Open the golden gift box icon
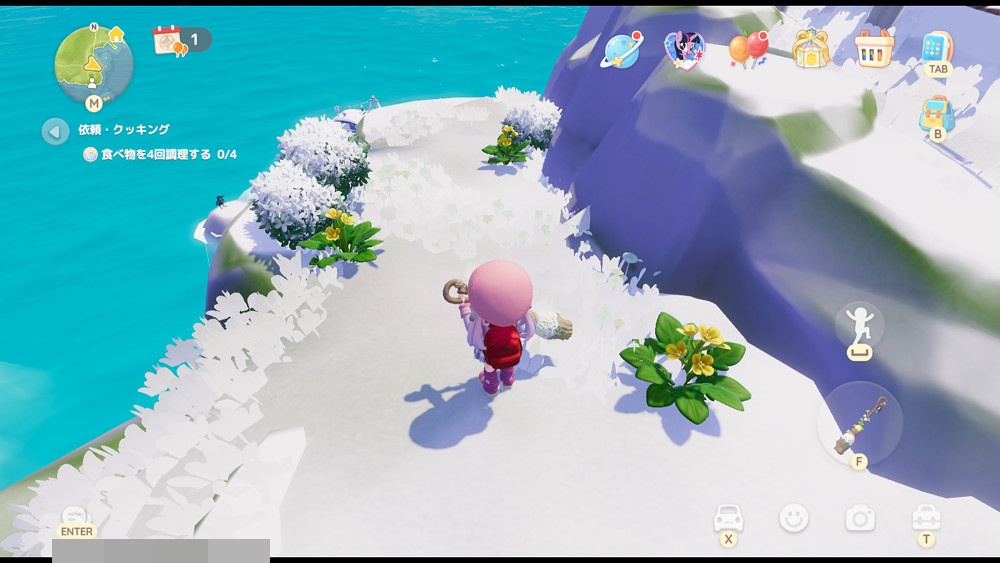This screenshot has width=1000, height=563. [x=811, y=48]
